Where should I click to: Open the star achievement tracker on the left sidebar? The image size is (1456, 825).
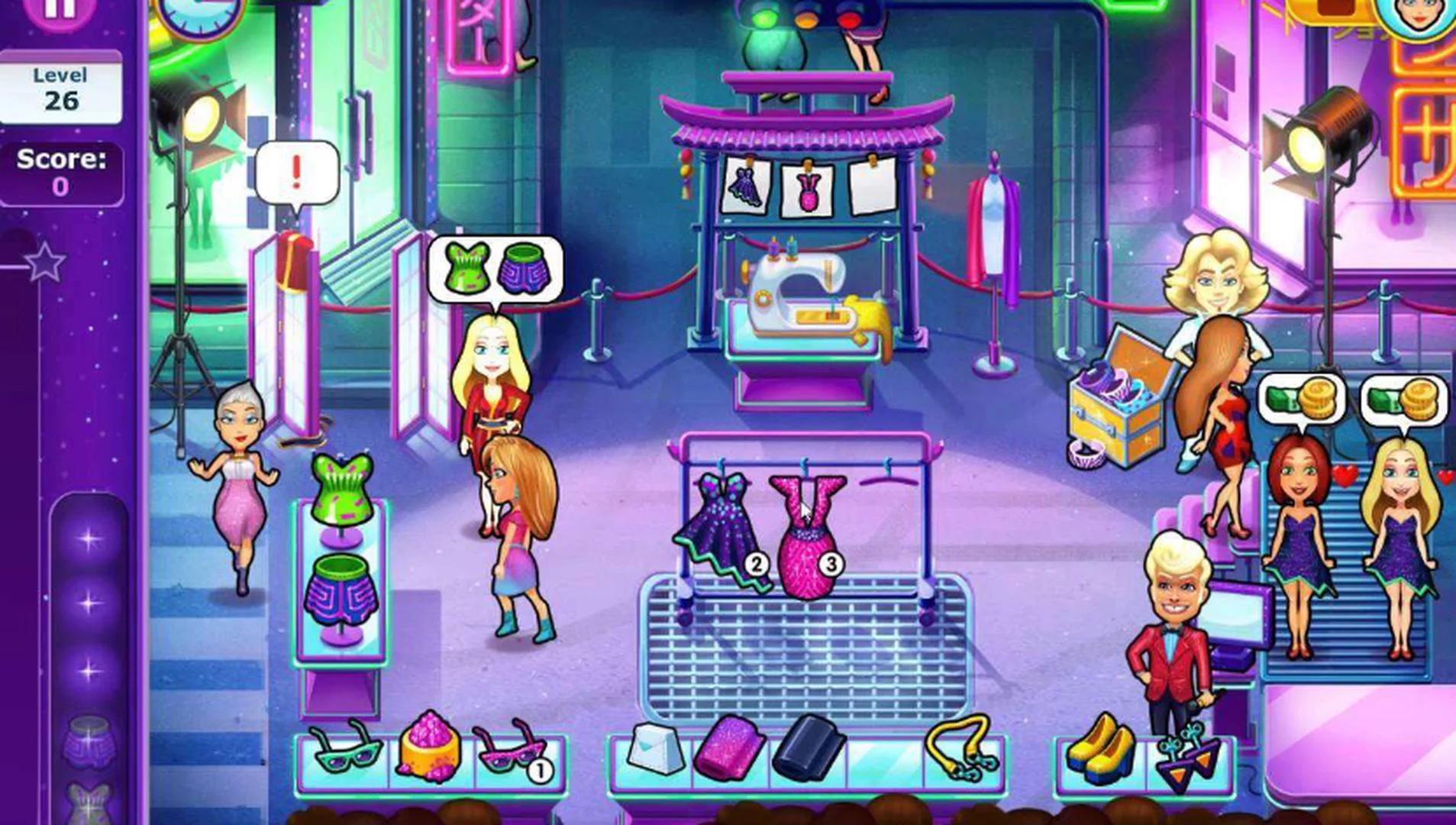[x=47, y=260]
